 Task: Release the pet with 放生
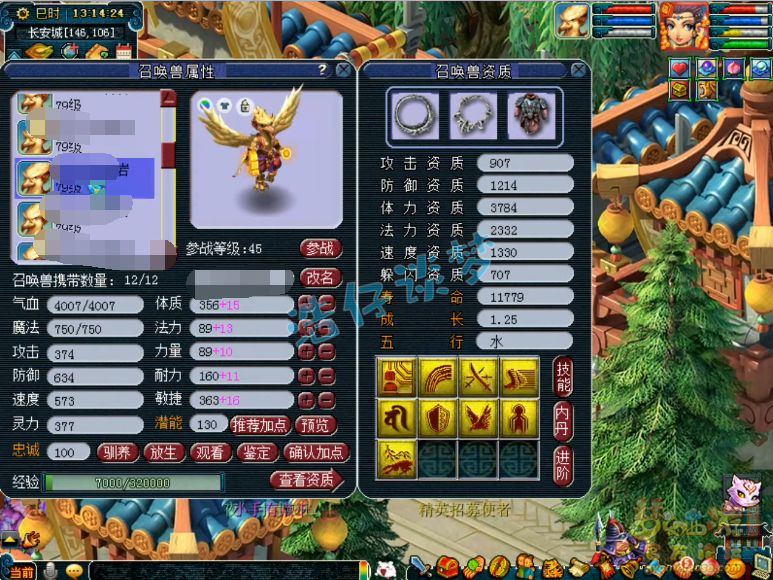point(164,452)
